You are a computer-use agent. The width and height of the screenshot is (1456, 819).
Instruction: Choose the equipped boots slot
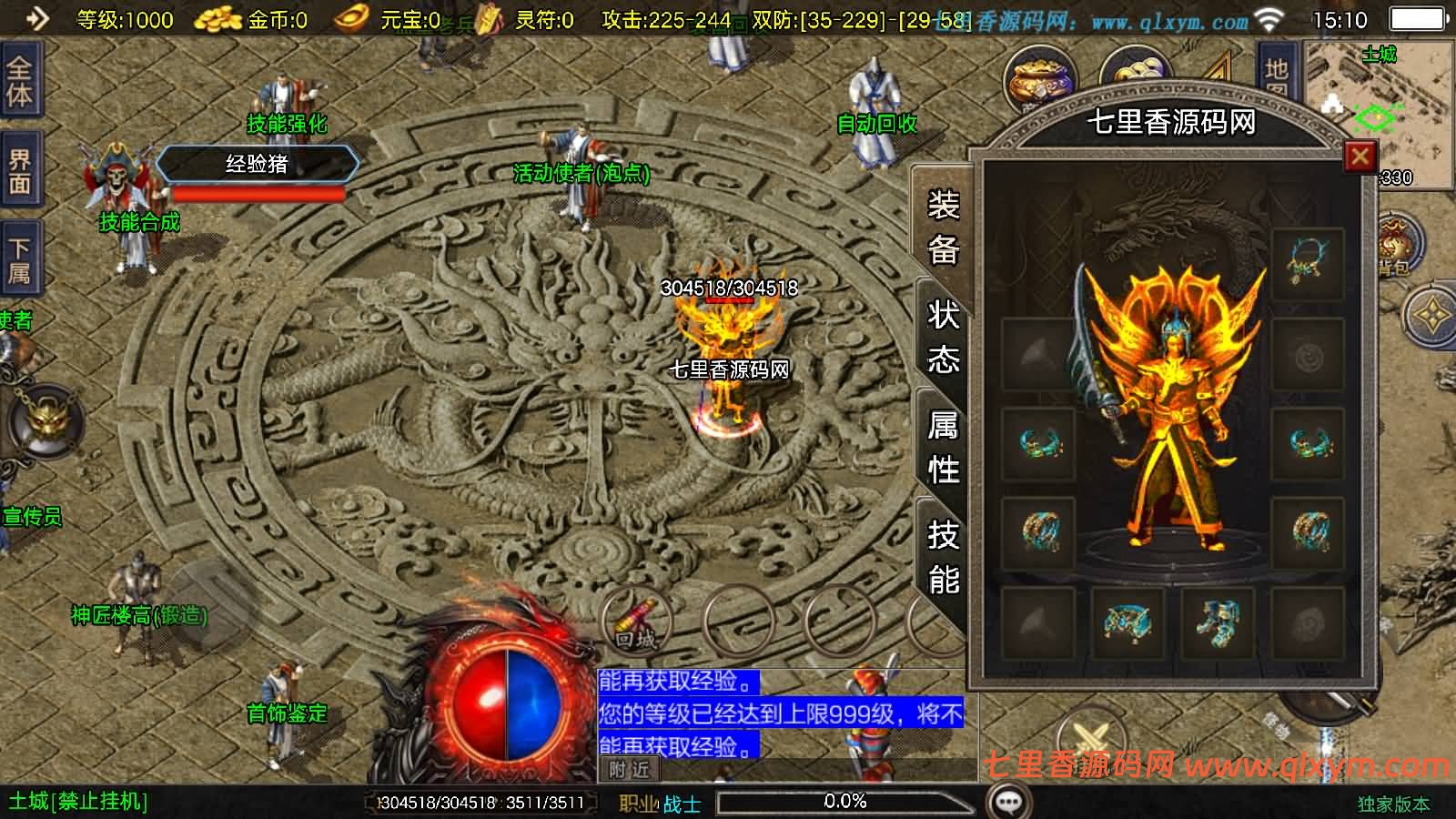point(1217,623)
